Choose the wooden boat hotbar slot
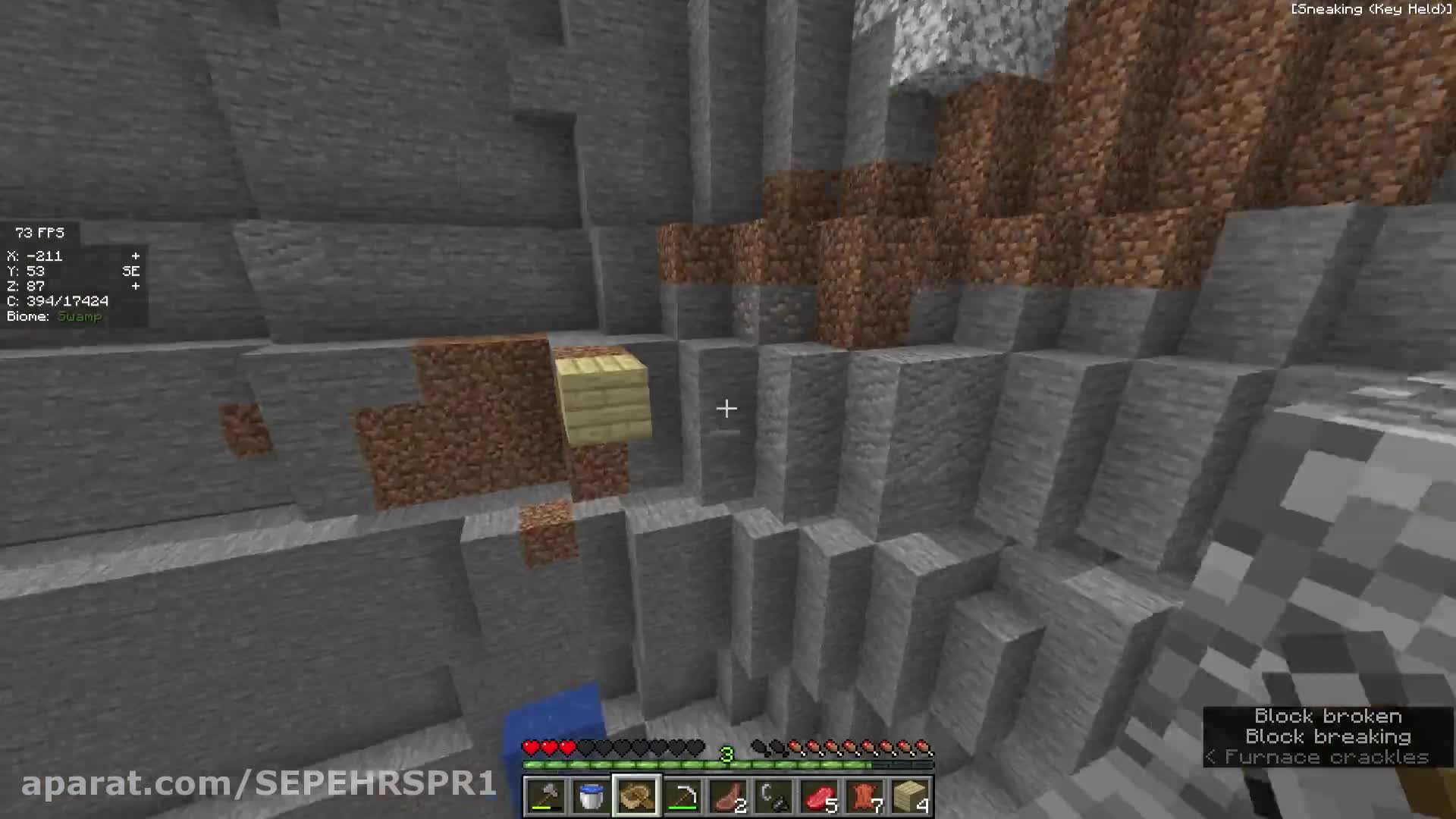1456x819 pixels. point(637,796)
